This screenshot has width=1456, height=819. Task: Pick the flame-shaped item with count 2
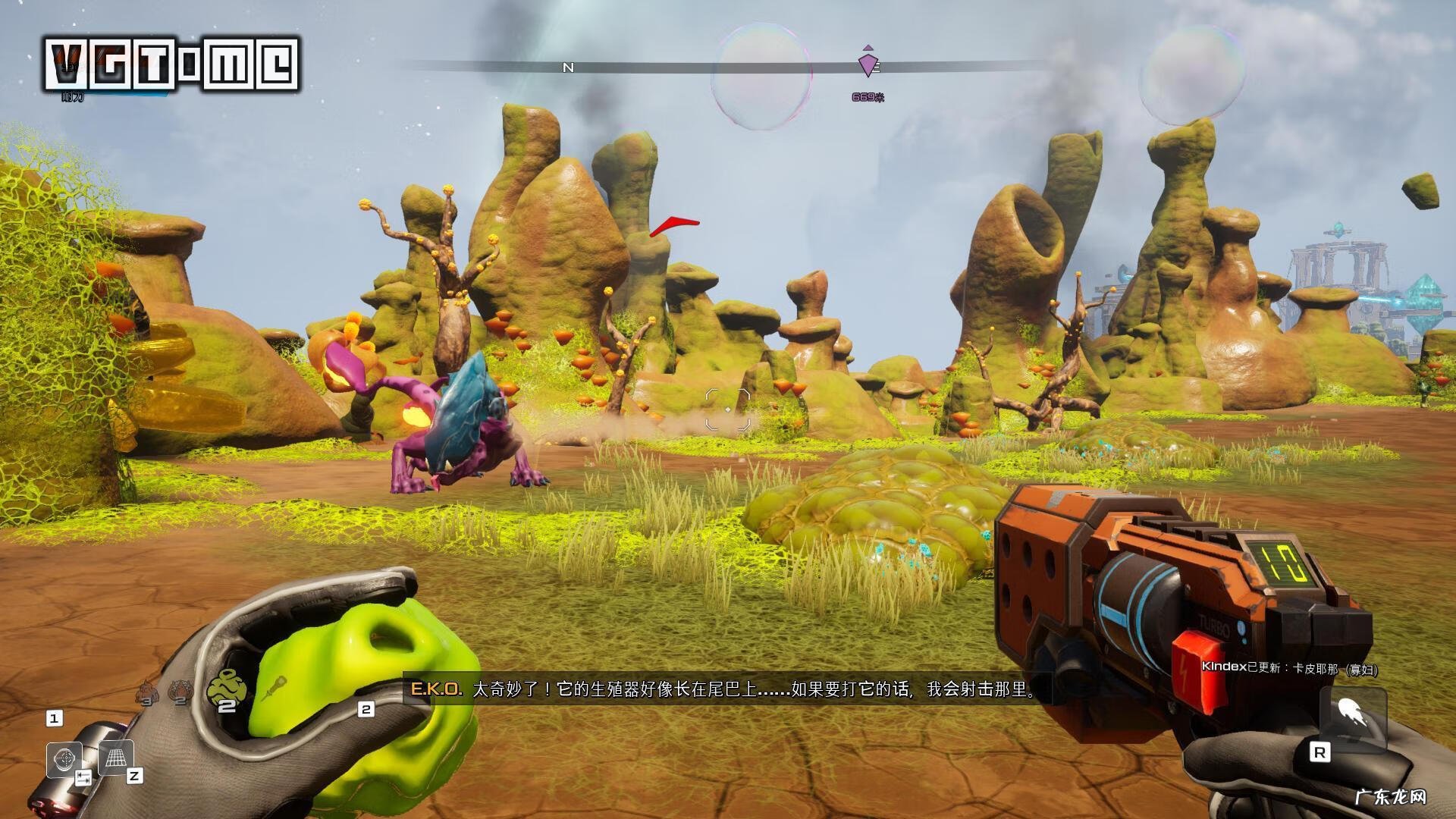(180, 691)
